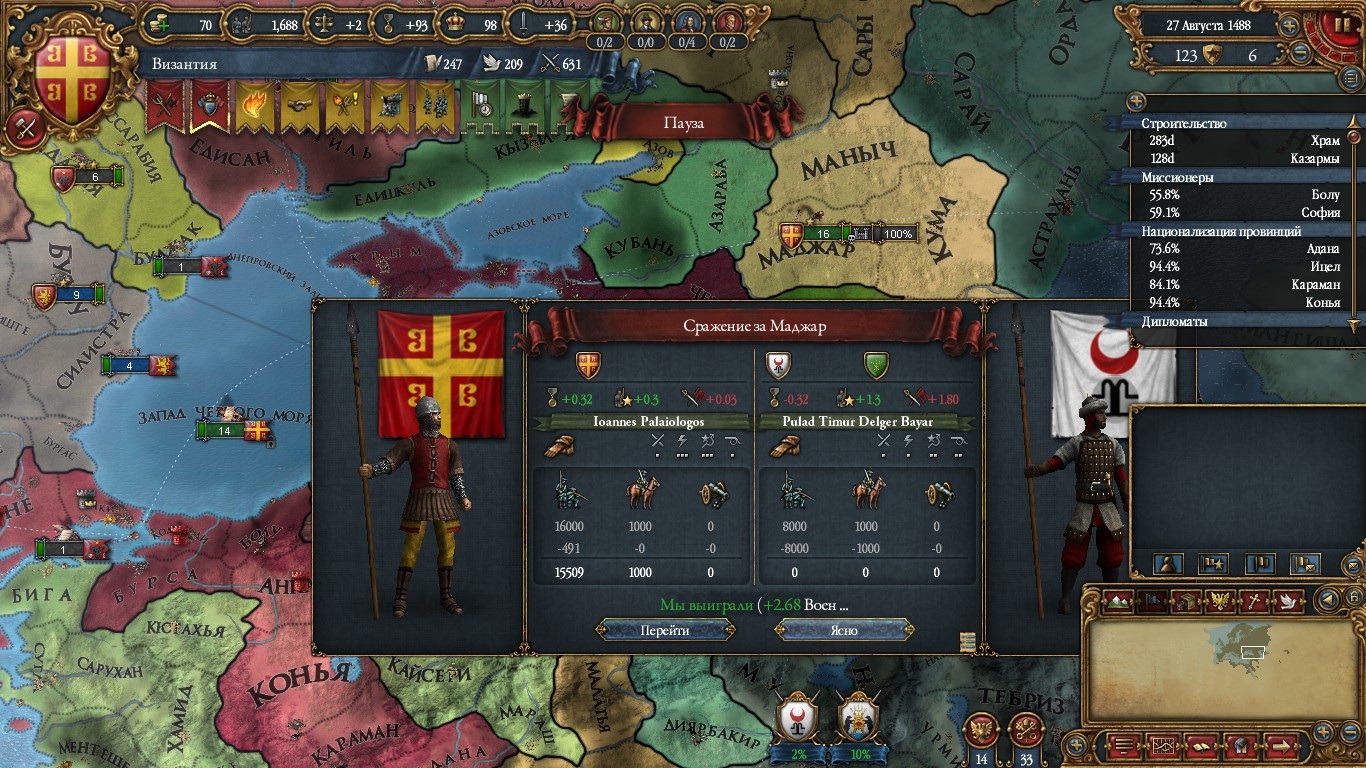Decrease game speed with the minus button
Screen dimensions: 1366x768
pos(1301,53)
